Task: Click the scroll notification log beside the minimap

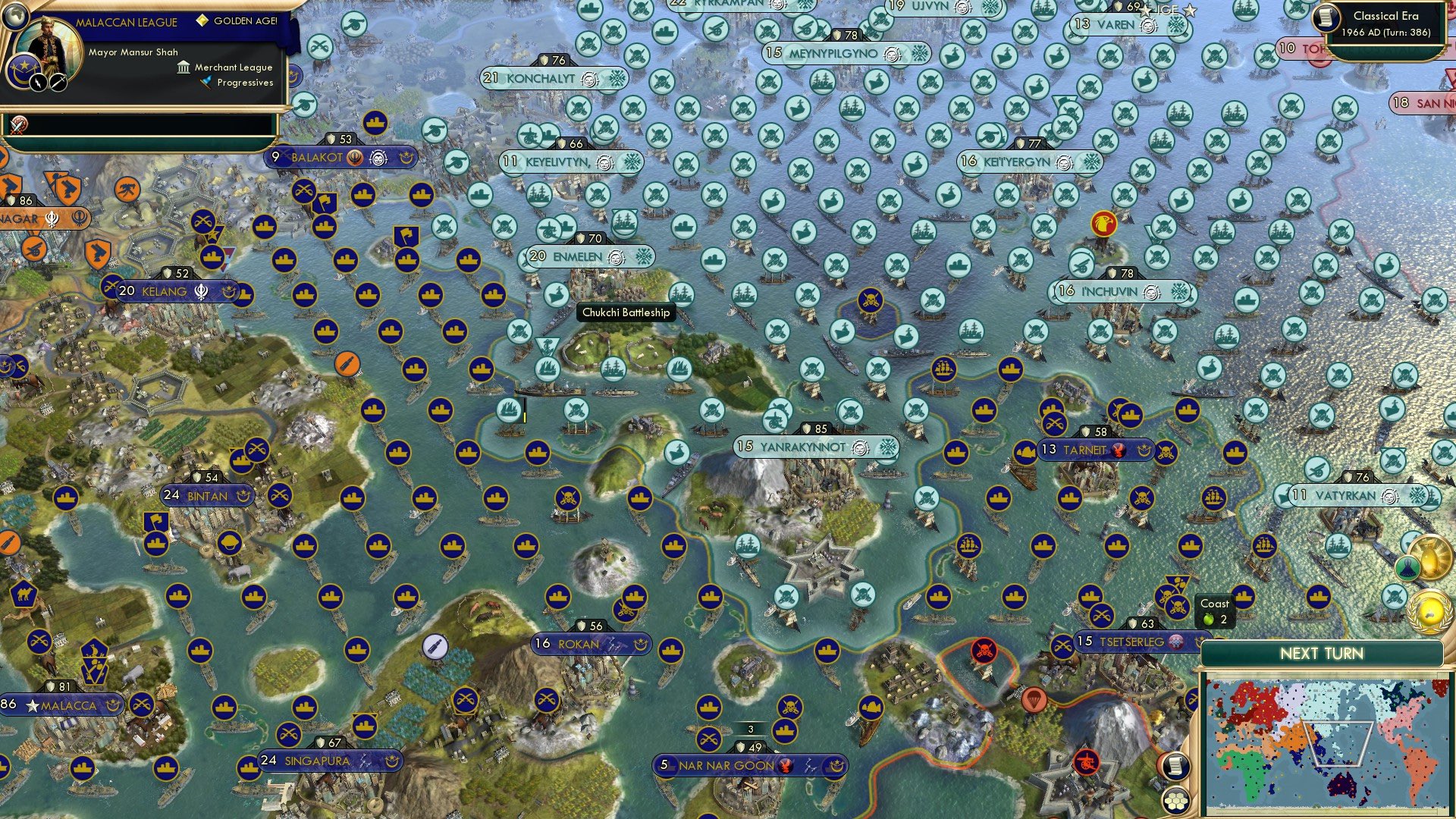Action: pos(1176,766)
